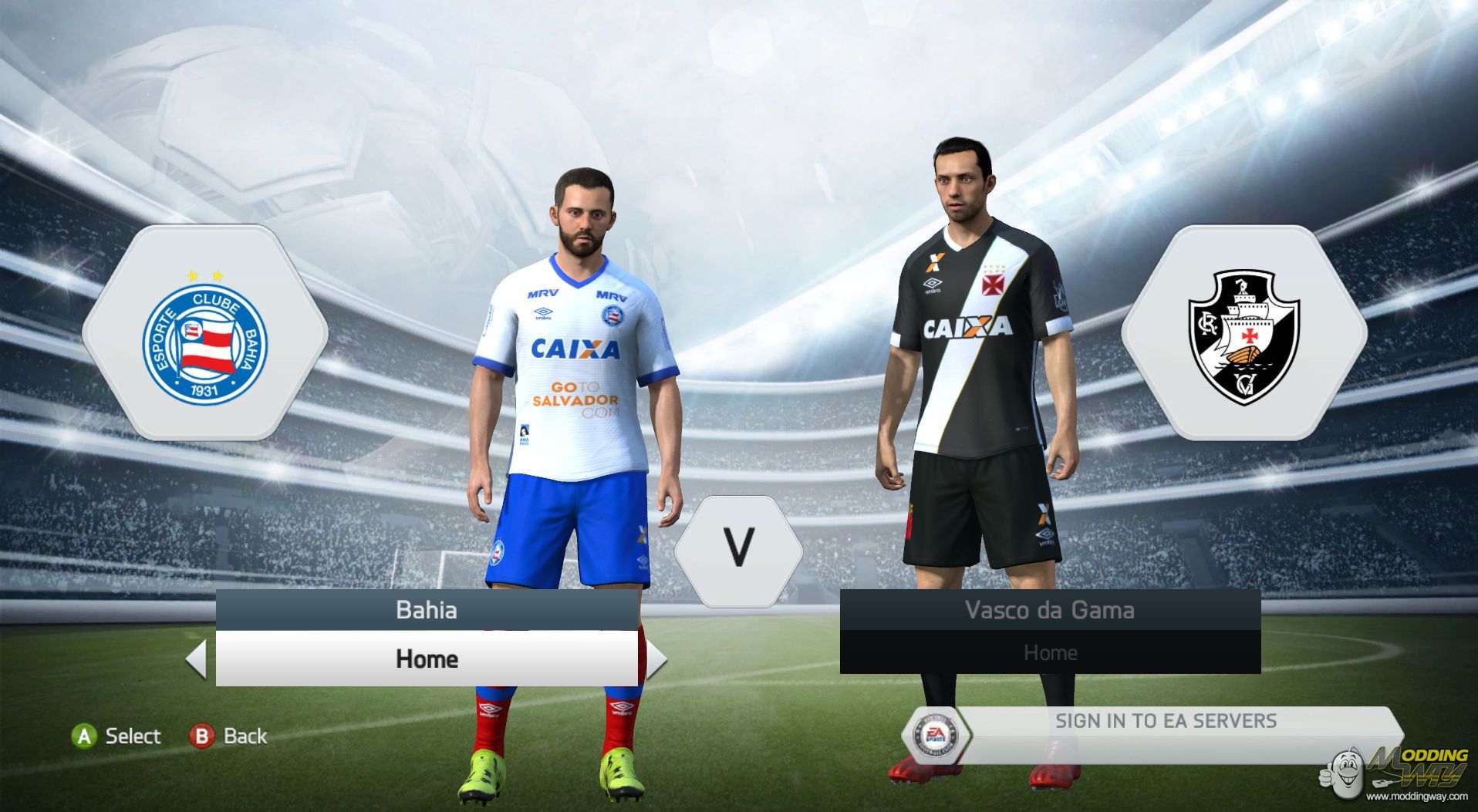Viewport: 1478px width, 812px height.
Task: Click the left arrow beside Bahia's kit selector
Action: click(197, 659)
